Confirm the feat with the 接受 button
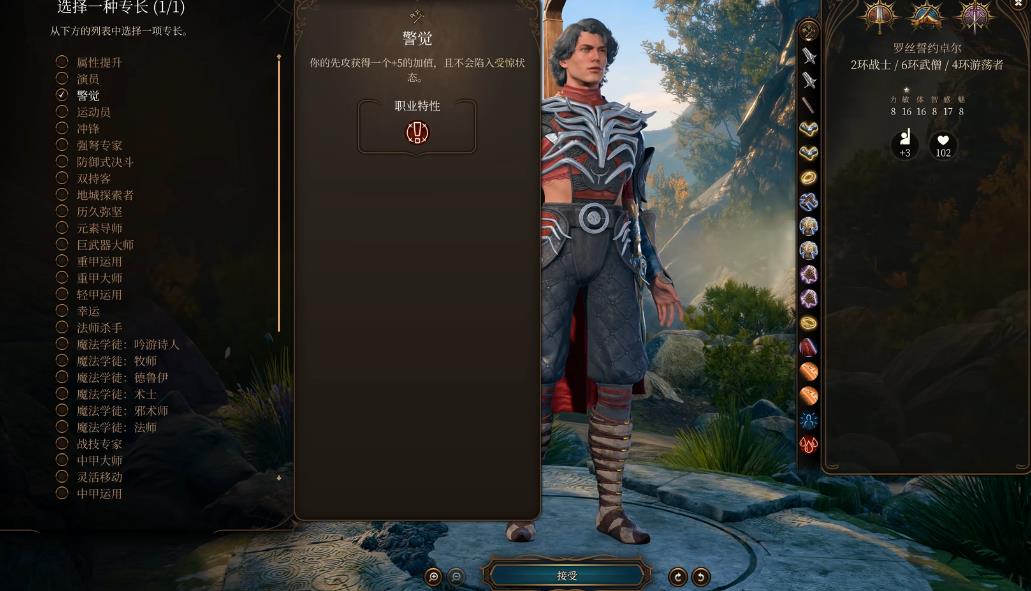 coord(567,575)
